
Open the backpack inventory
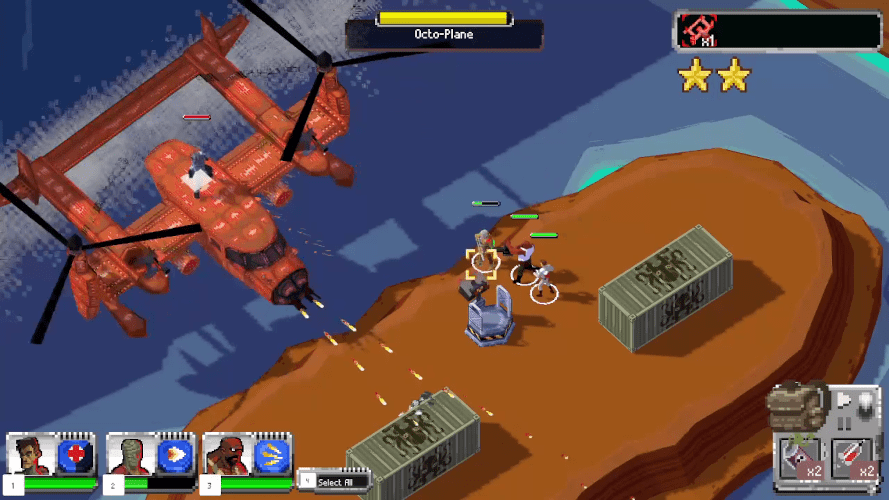[x=797, y=407]
